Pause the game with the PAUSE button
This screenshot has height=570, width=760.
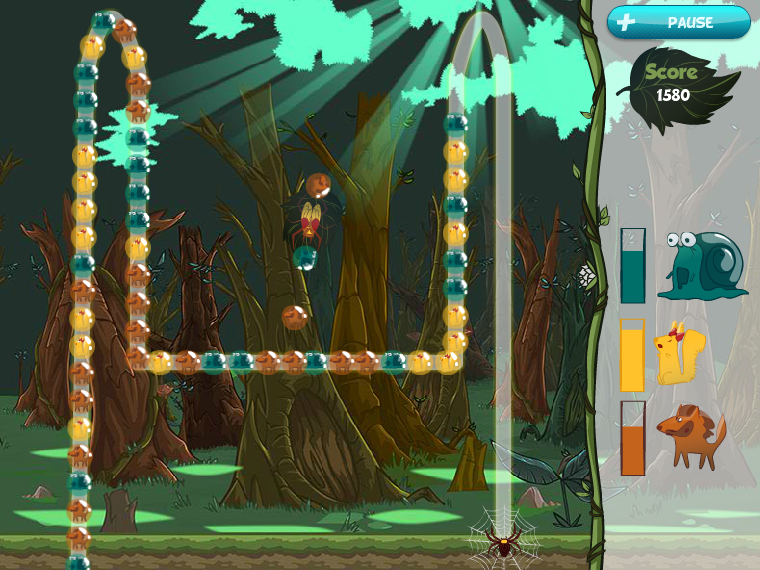[678, 22]
